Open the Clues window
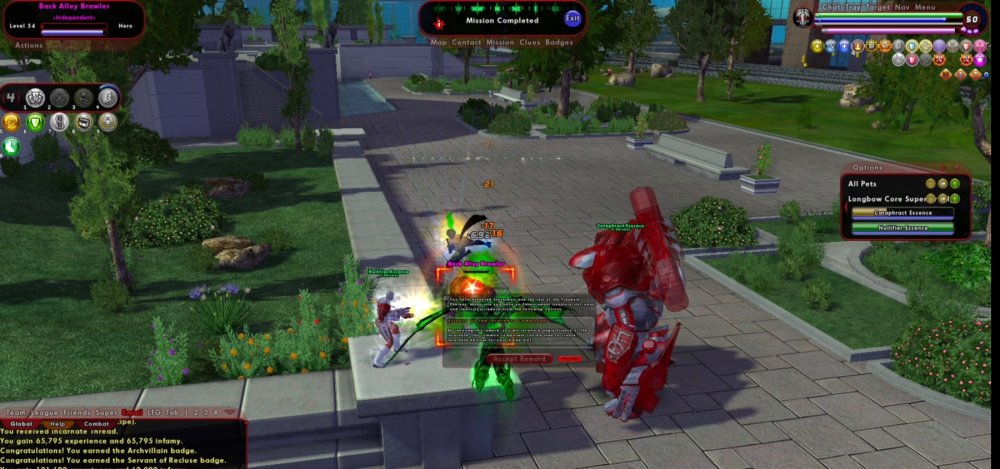 tap(530, 43)
